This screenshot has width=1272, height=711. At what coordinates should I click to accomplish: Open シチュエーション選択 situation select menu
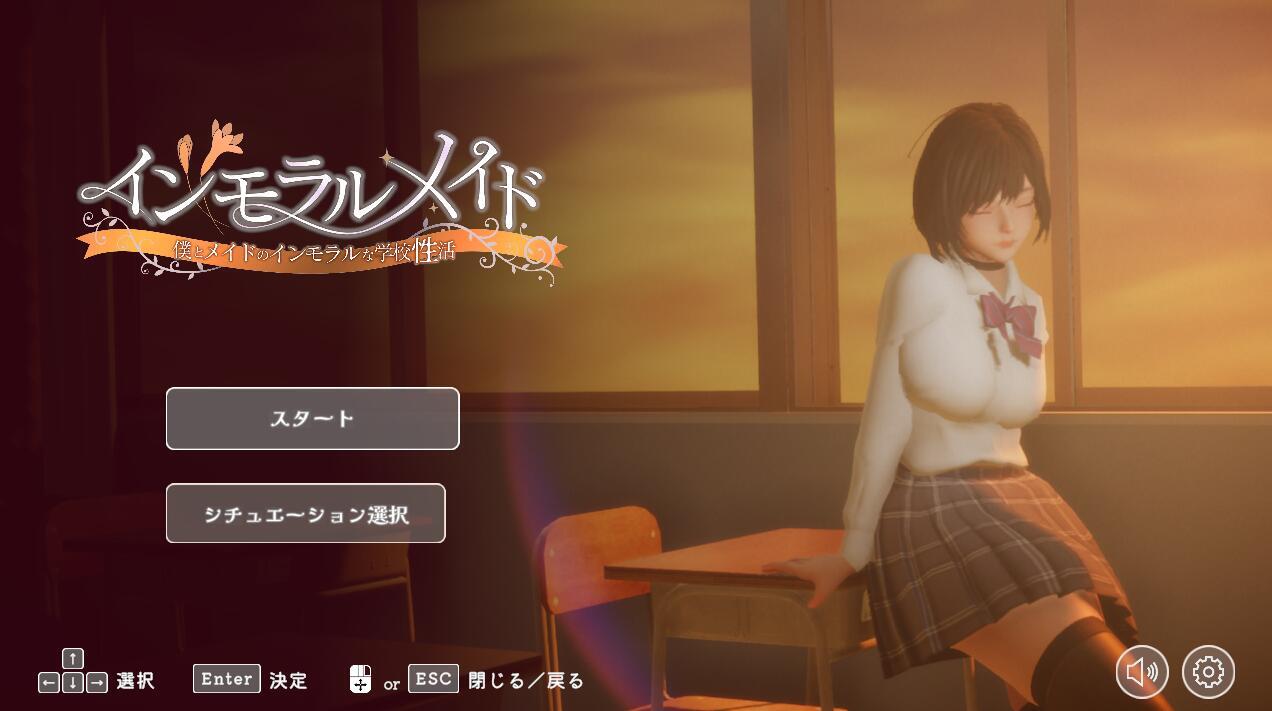[305, 514]
